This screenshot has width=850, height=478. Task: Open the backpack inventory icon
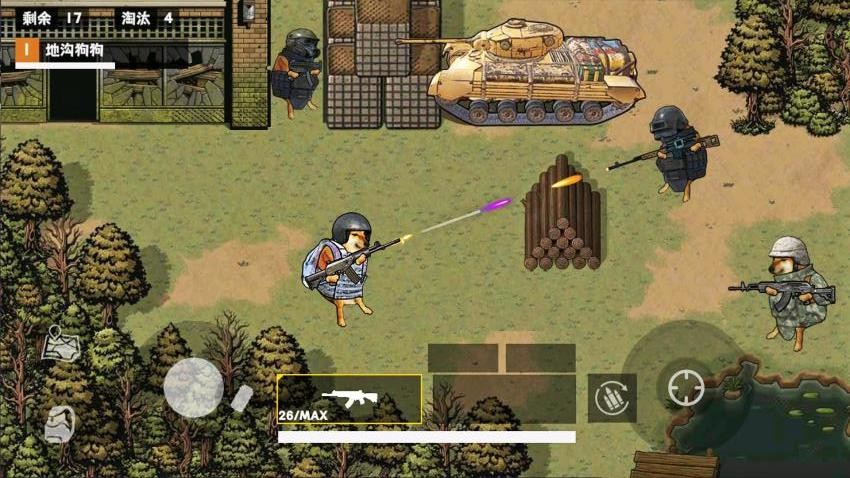click(x=59, y=426)
